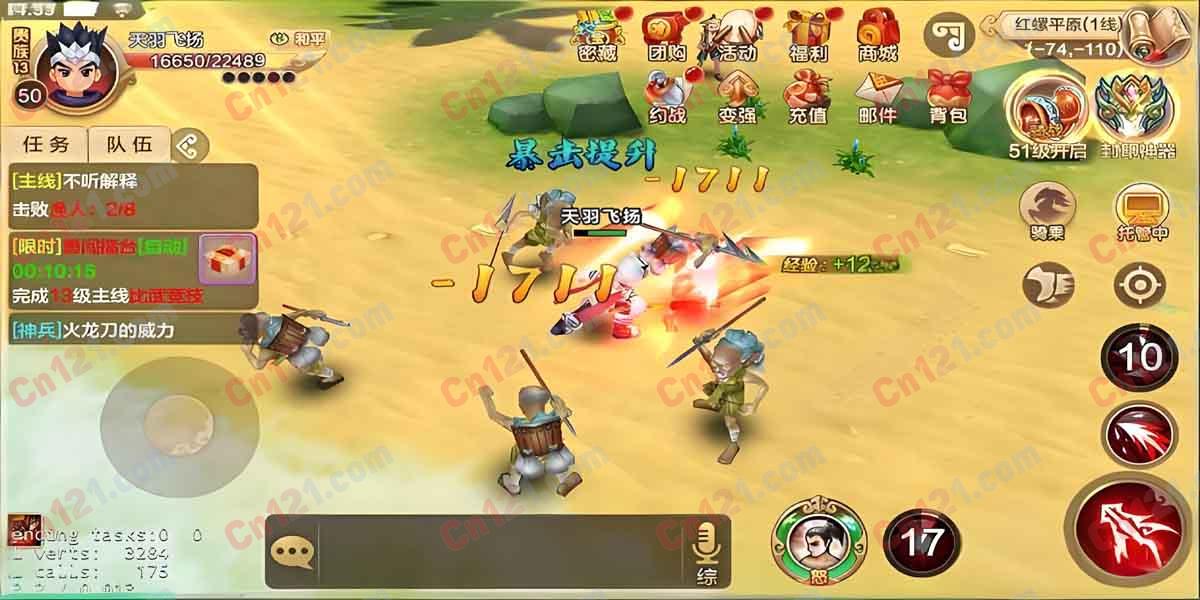Image resolution: width=1200 pixels, height=600 pixels.
Task: Open the 商城 shop menu
Action: click(x=877, y=36)
